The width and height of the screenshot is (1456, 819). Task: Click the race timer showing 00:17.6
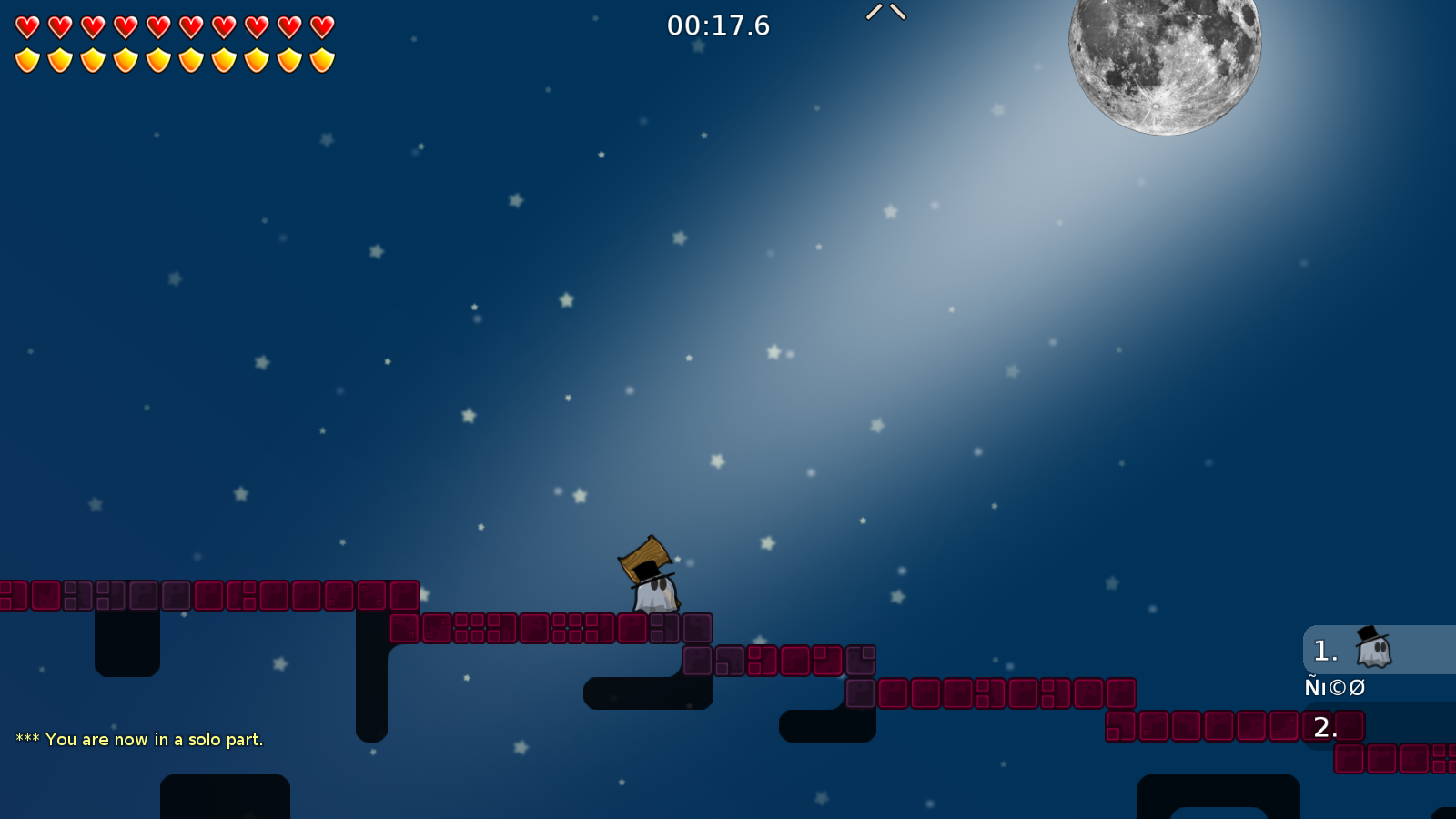(718, 26)
